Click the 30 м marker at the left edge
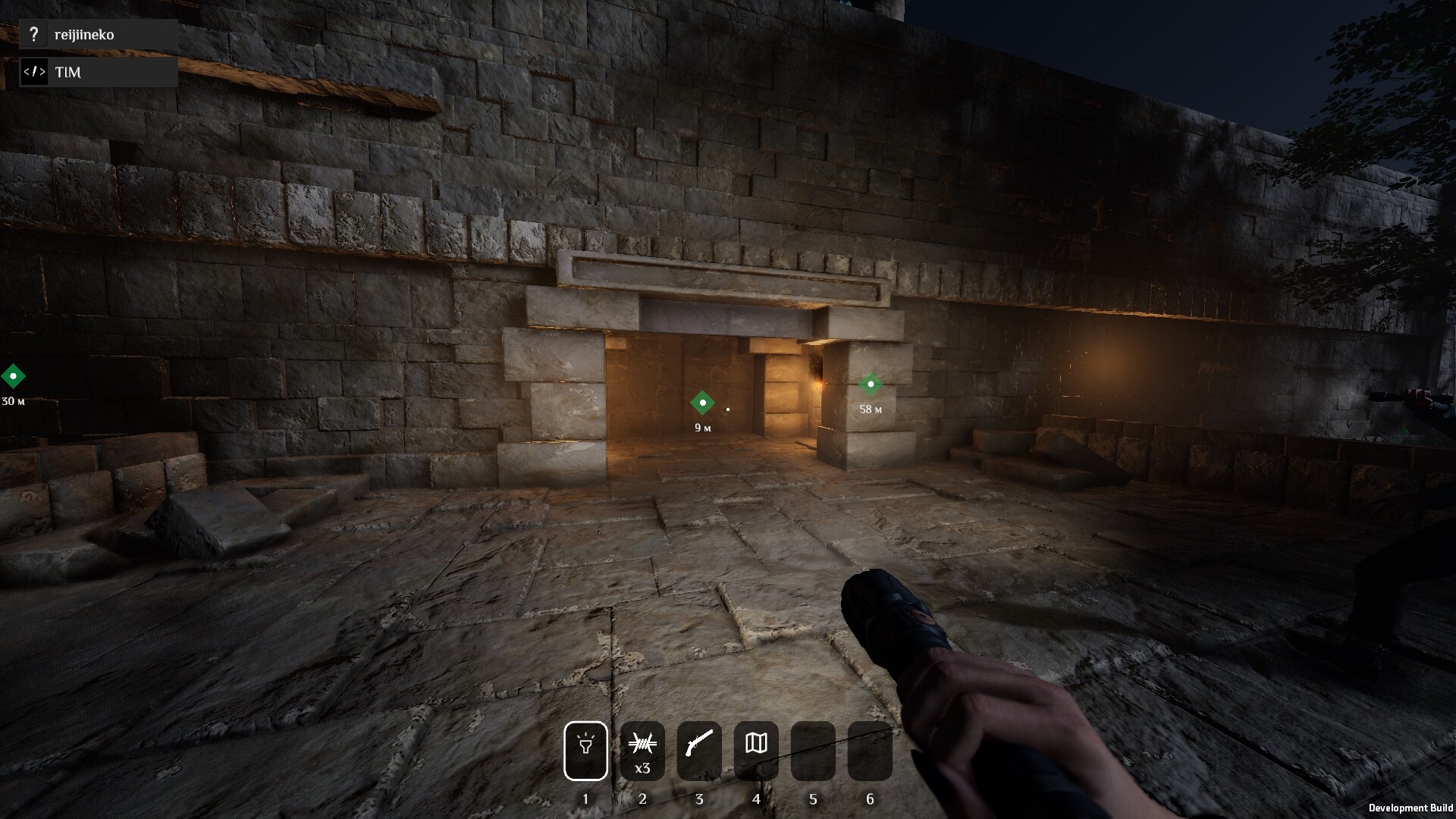 (x=13, y=377)
